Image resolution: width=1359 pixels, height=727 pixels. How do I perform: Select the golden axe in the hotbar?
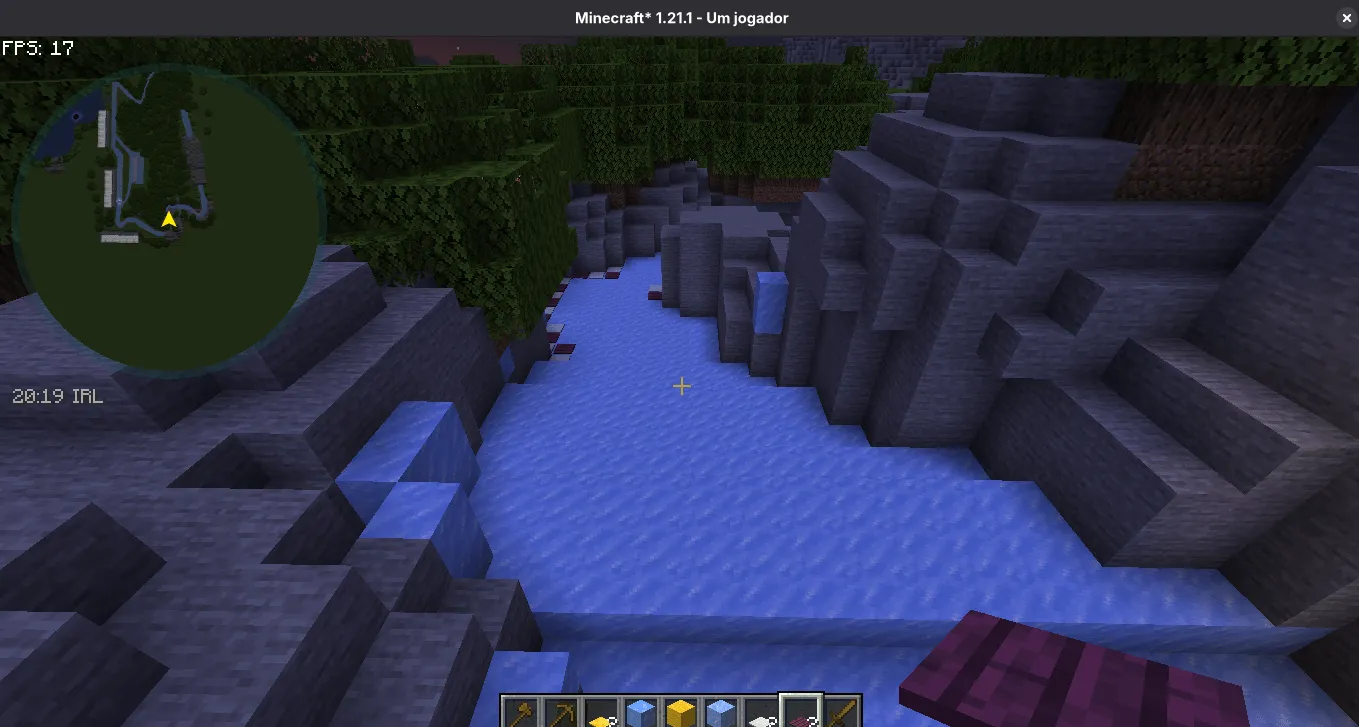tap(522, 712)
